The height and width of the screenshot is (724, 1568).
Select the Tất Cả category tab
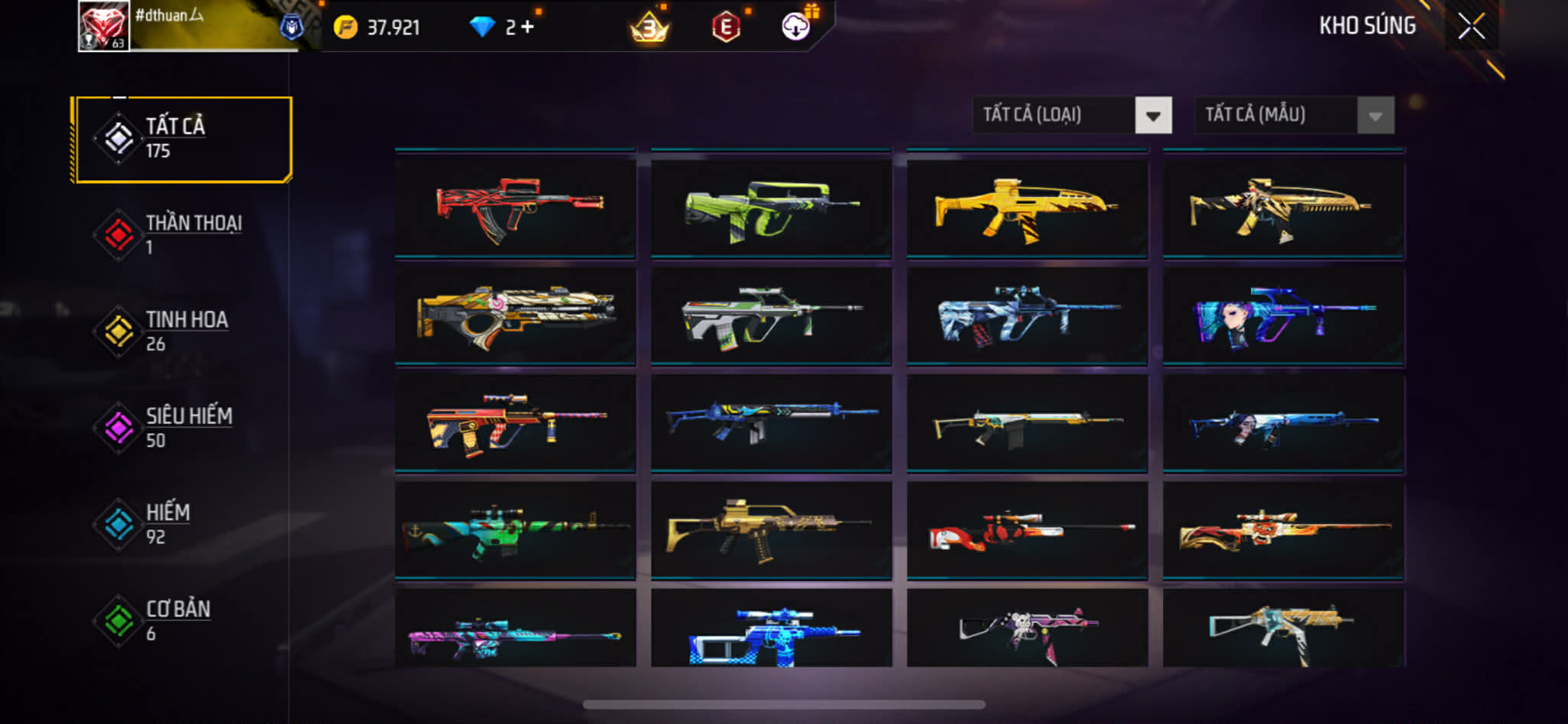click(182, 139)
